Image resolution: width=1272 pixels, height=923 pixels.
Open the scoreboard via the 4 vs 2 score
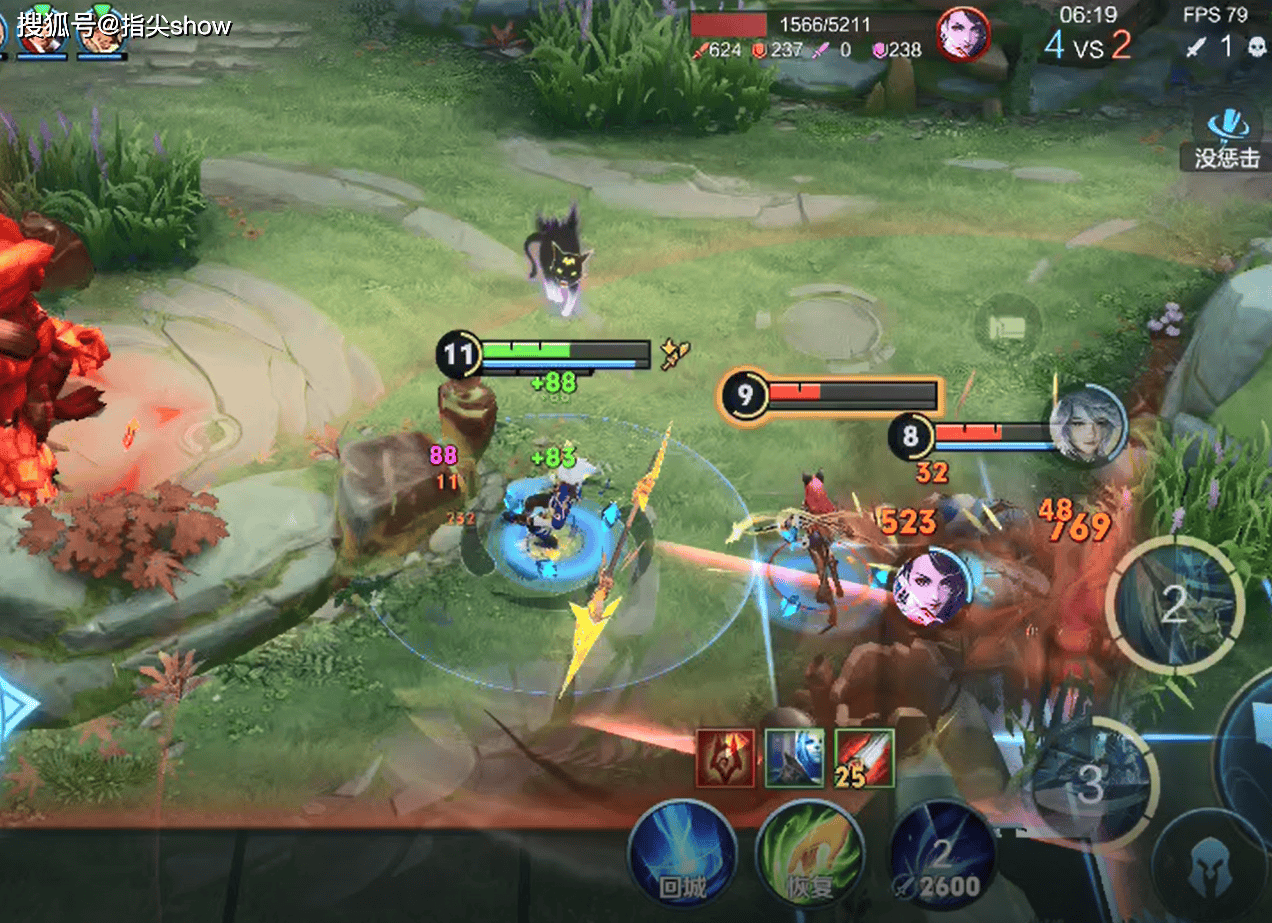[1088, 45]
